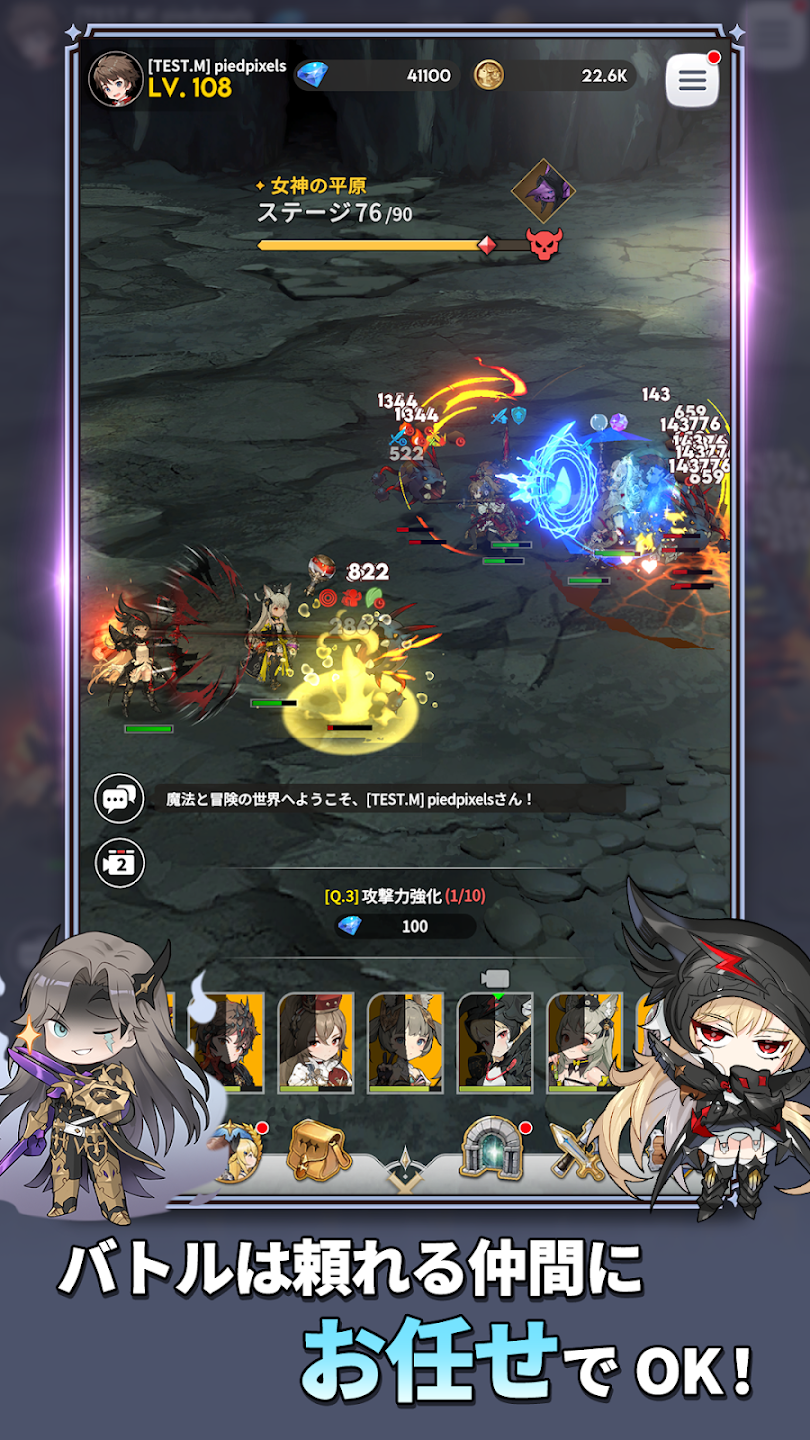Viewport: 810px width, 1440px height.
Task: Open the stone portal gate menu
Action: click(490, 1150)
